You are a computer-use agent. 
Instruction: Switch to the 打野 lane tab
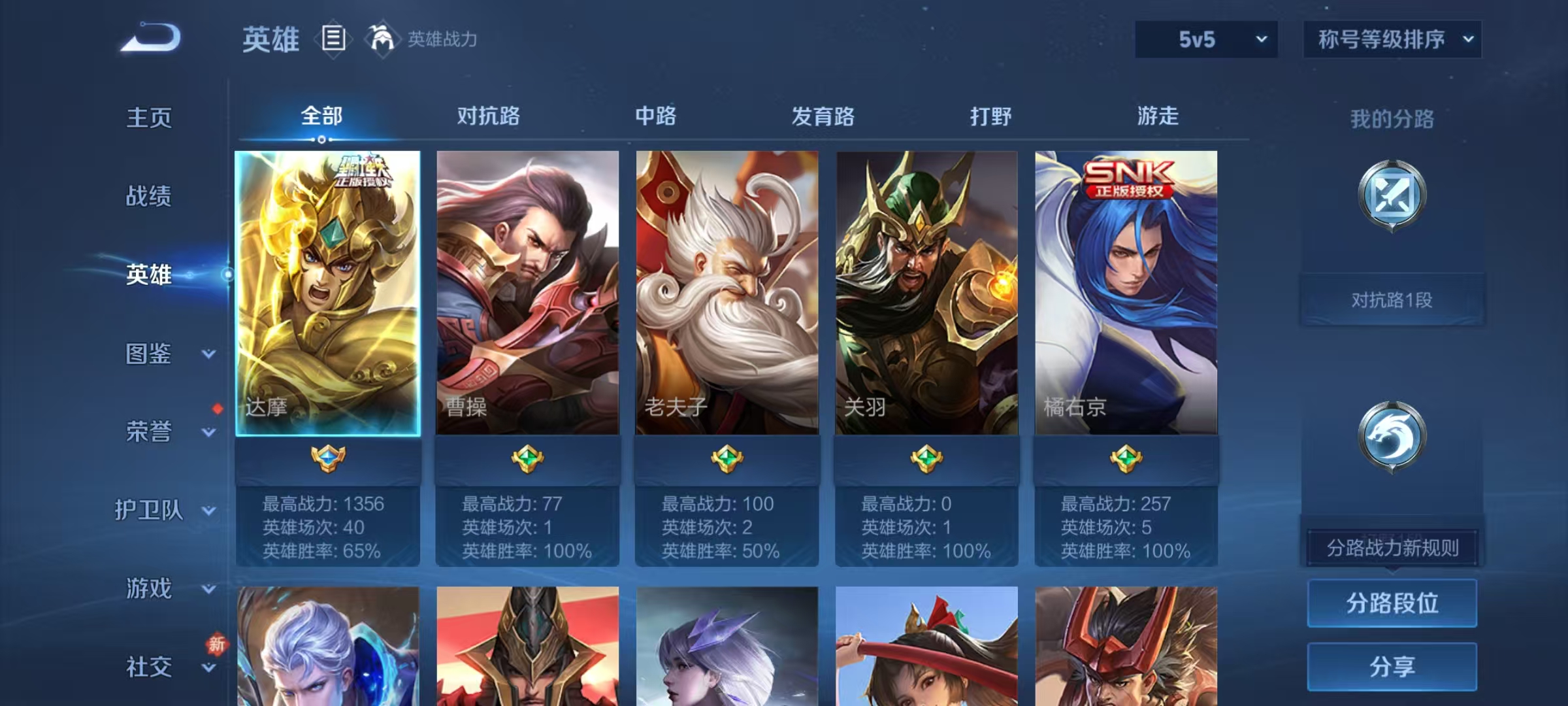pos(990,116)
